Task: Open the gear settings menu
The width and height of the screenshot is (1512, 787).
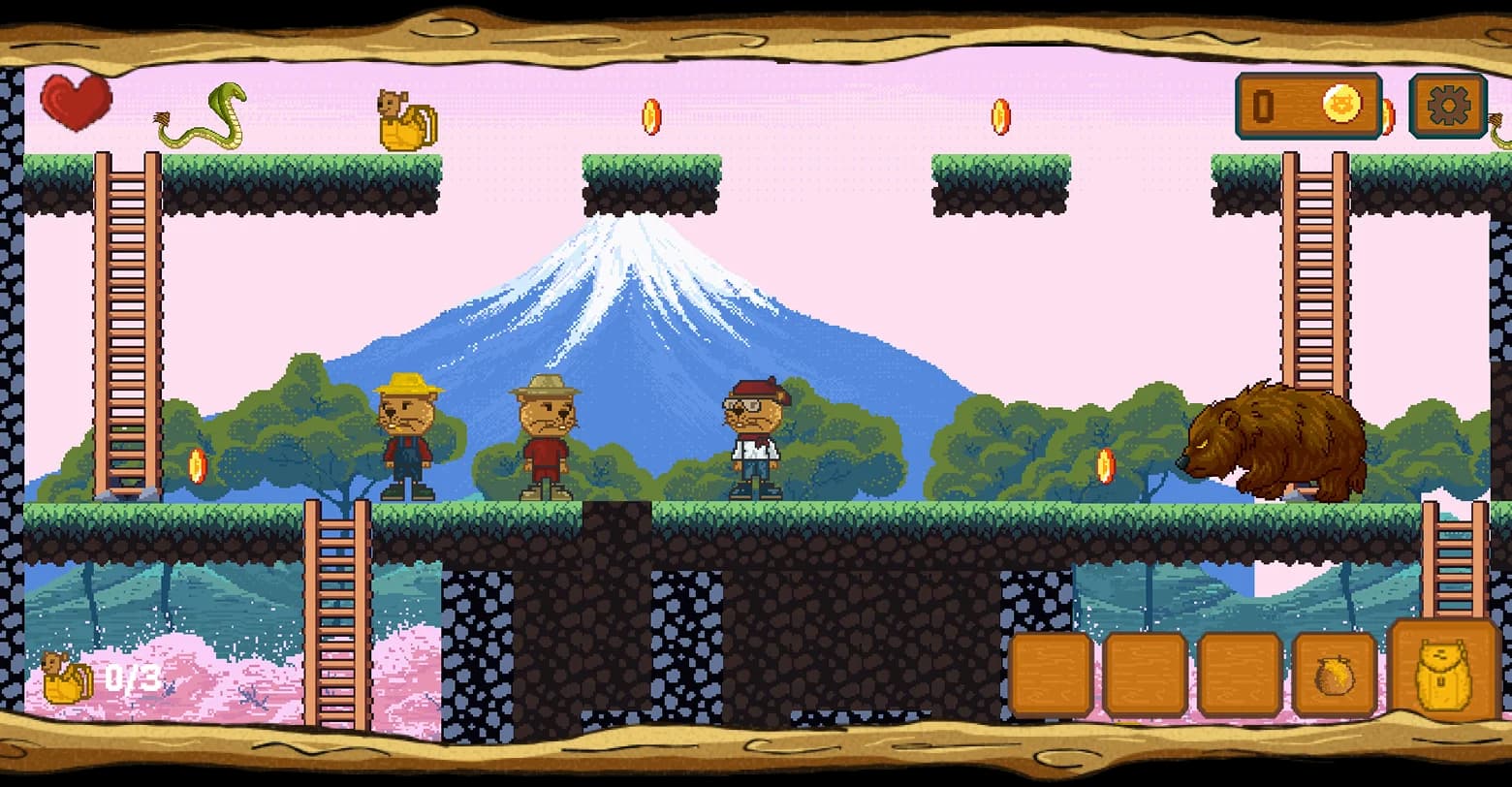Action: (1448, 105)
